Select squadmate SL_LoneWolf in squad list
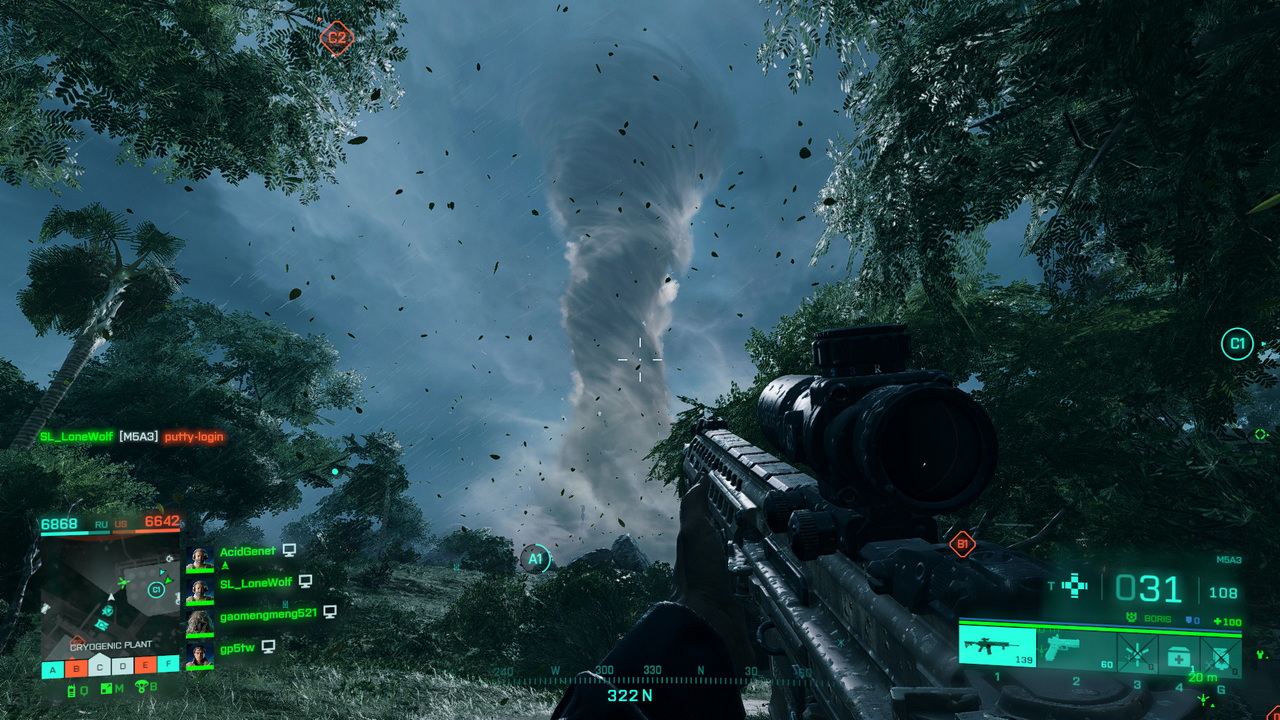The image size is (1280, 720). pos(255,582)
